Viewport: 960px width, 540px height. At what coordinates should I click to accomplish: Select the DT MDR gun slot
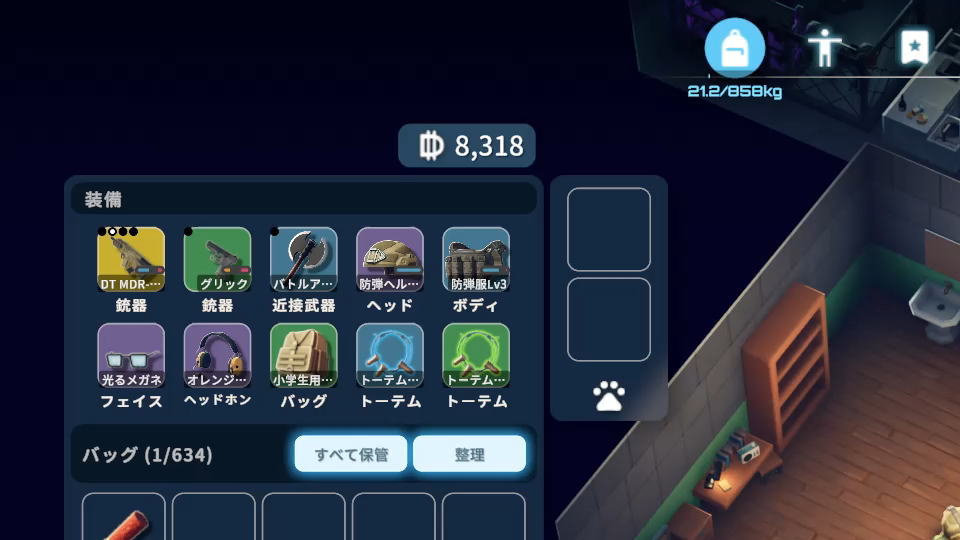(131, 260)
